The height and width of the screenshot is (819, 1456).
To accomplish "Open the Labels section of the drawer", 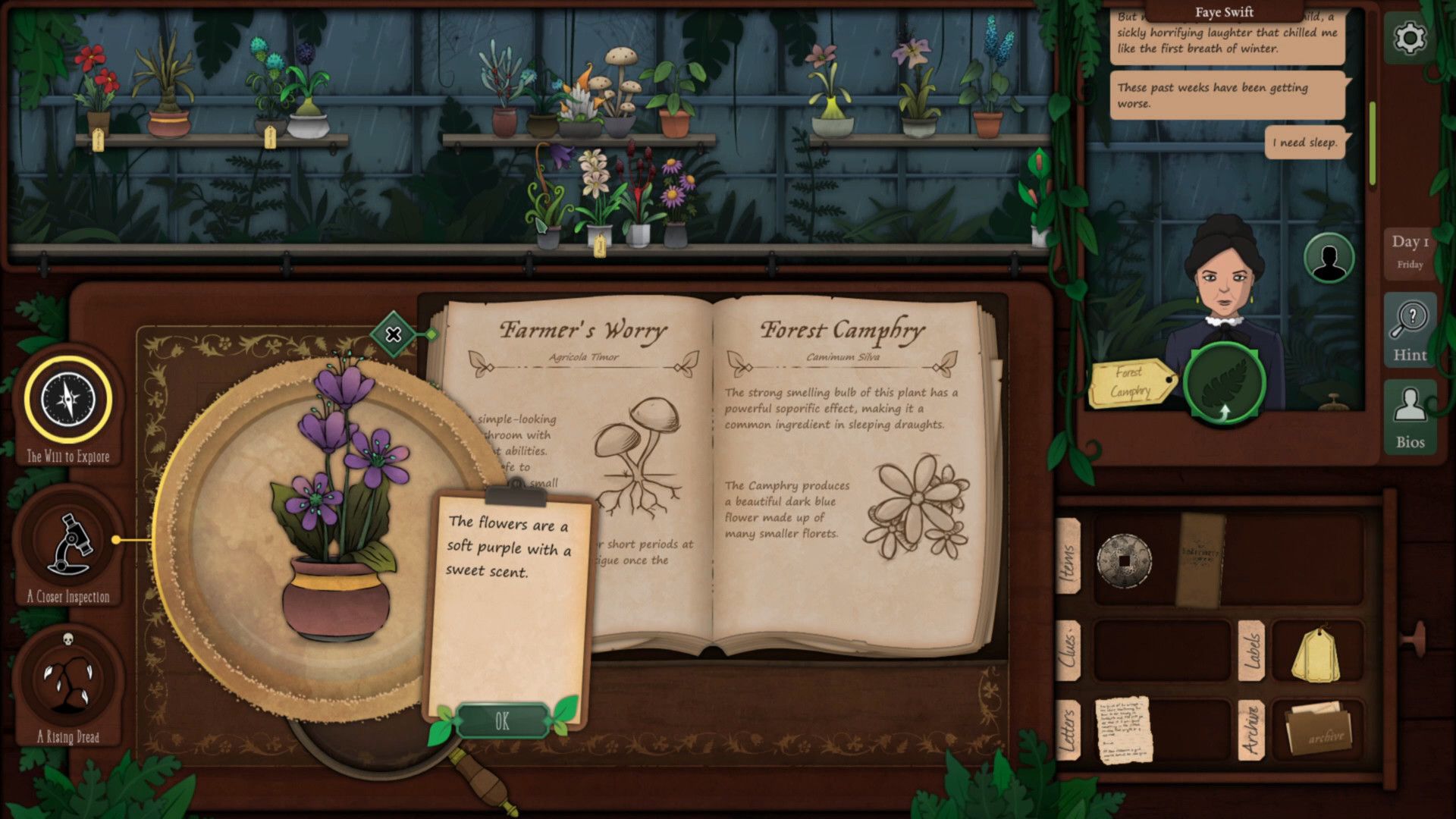I will [x=1254, y=652].
